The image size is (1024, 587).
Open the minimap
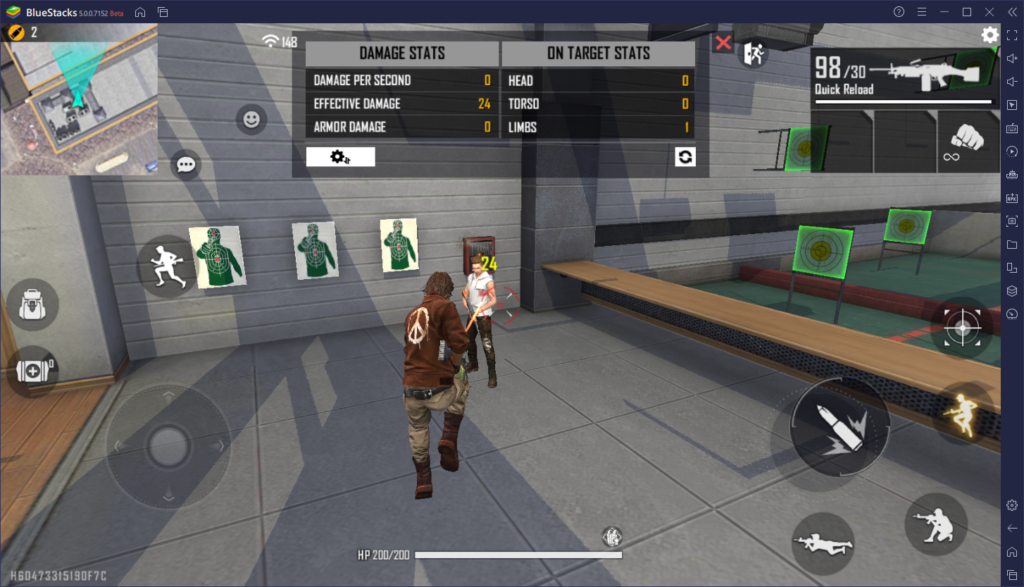[x=79, y=98]
